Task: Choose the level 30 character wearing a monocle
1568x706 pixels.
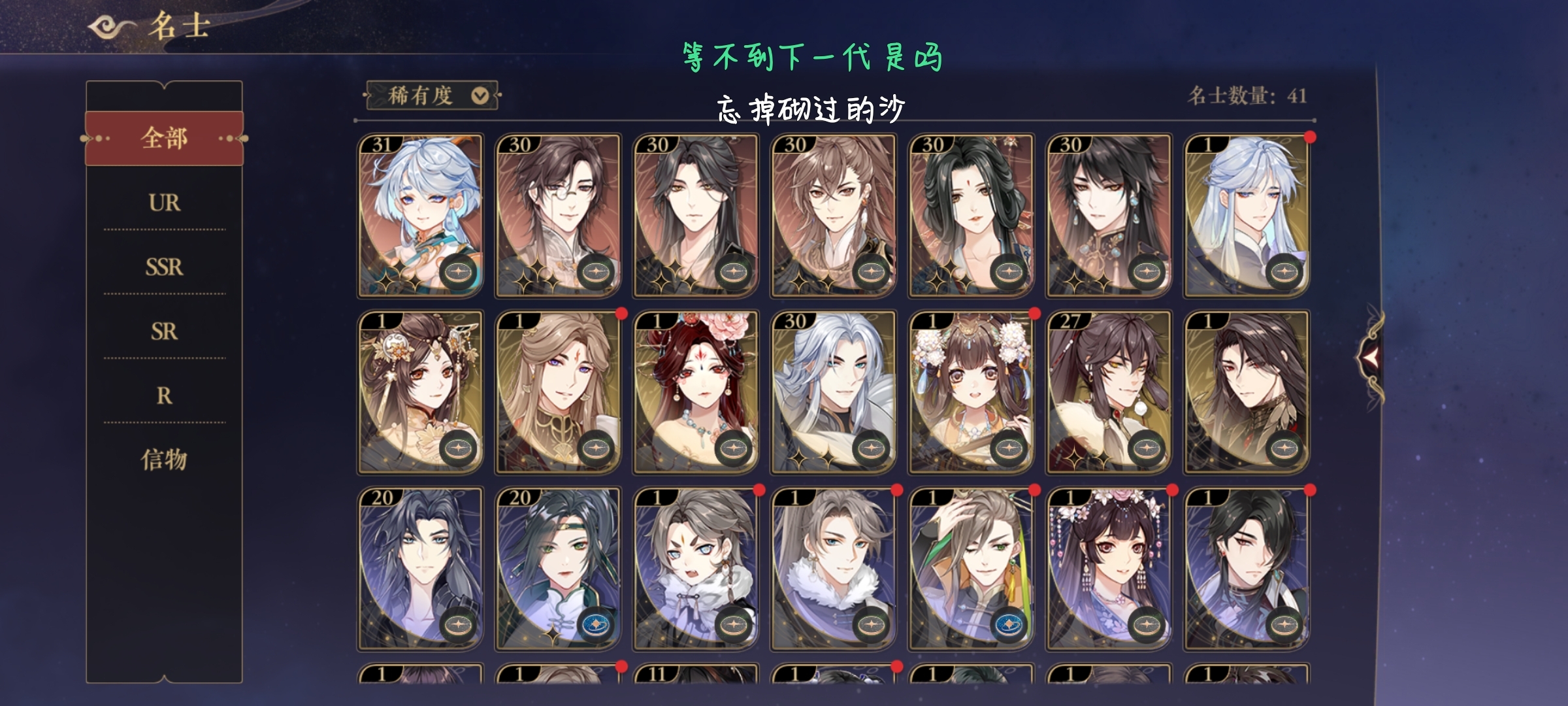Action: [x=558, y=216]
